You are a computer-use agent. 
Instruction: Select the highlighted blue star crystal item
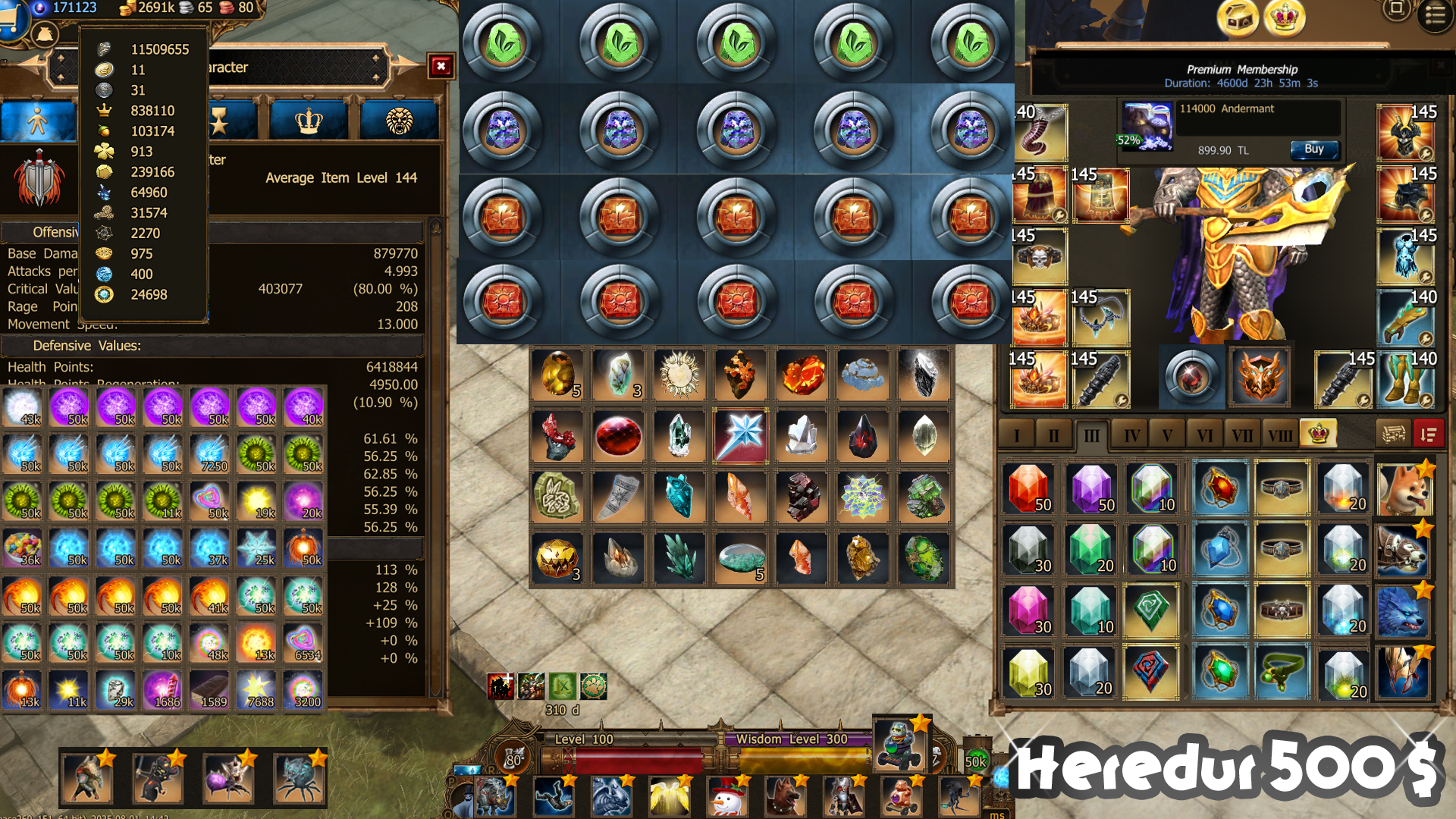[741, 435]
